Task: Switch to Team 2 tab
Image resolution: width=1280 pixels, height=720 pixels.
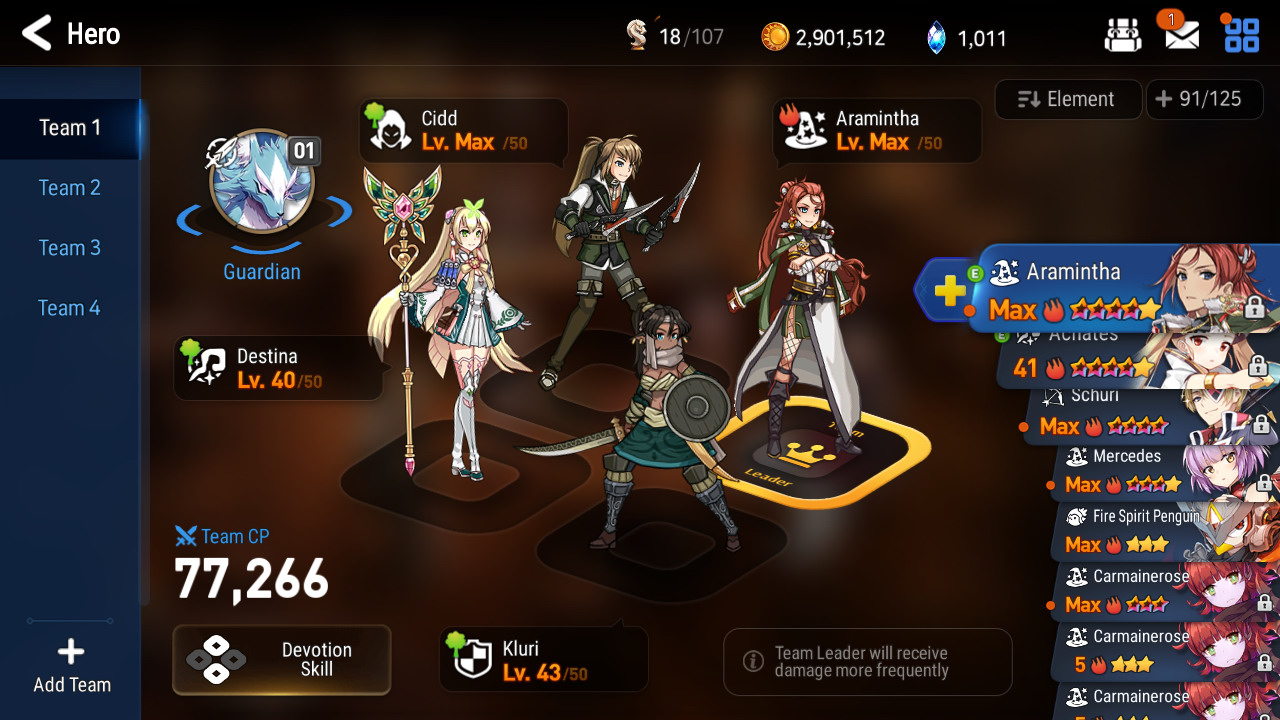Action: click(70, 188)
